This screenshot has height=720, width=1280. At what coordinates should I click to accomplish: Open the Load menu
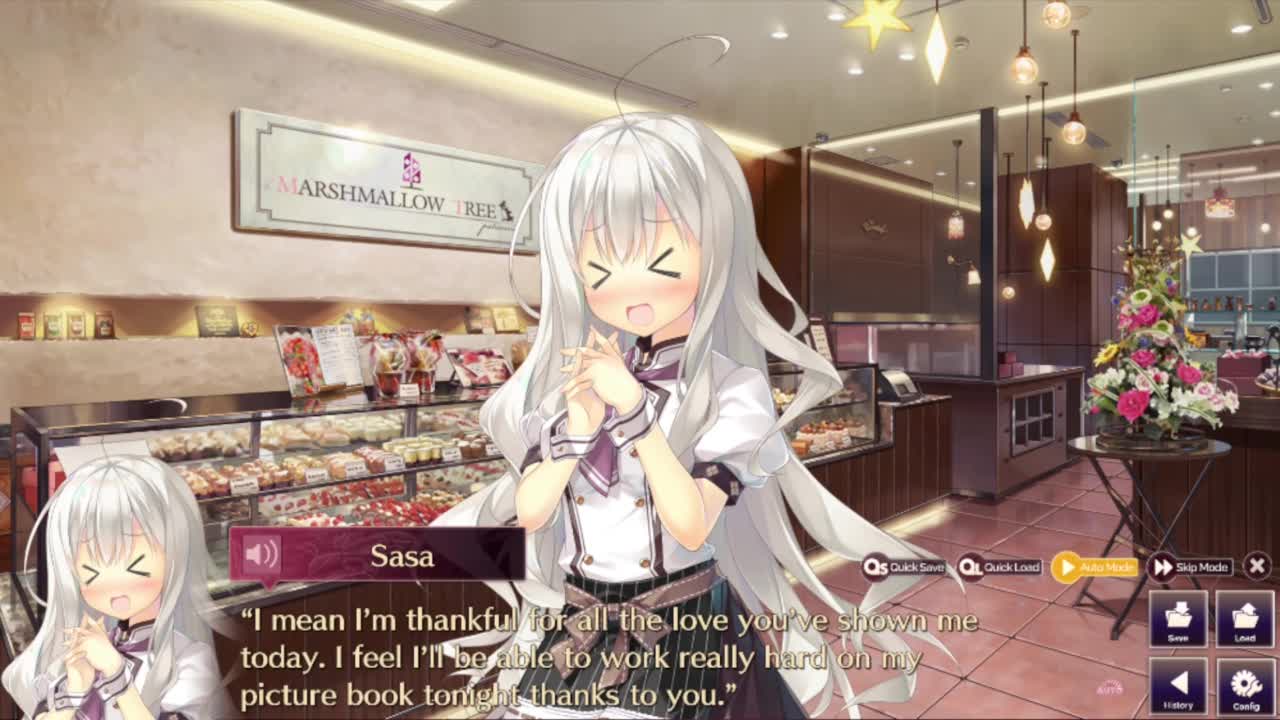[1244, 618]
